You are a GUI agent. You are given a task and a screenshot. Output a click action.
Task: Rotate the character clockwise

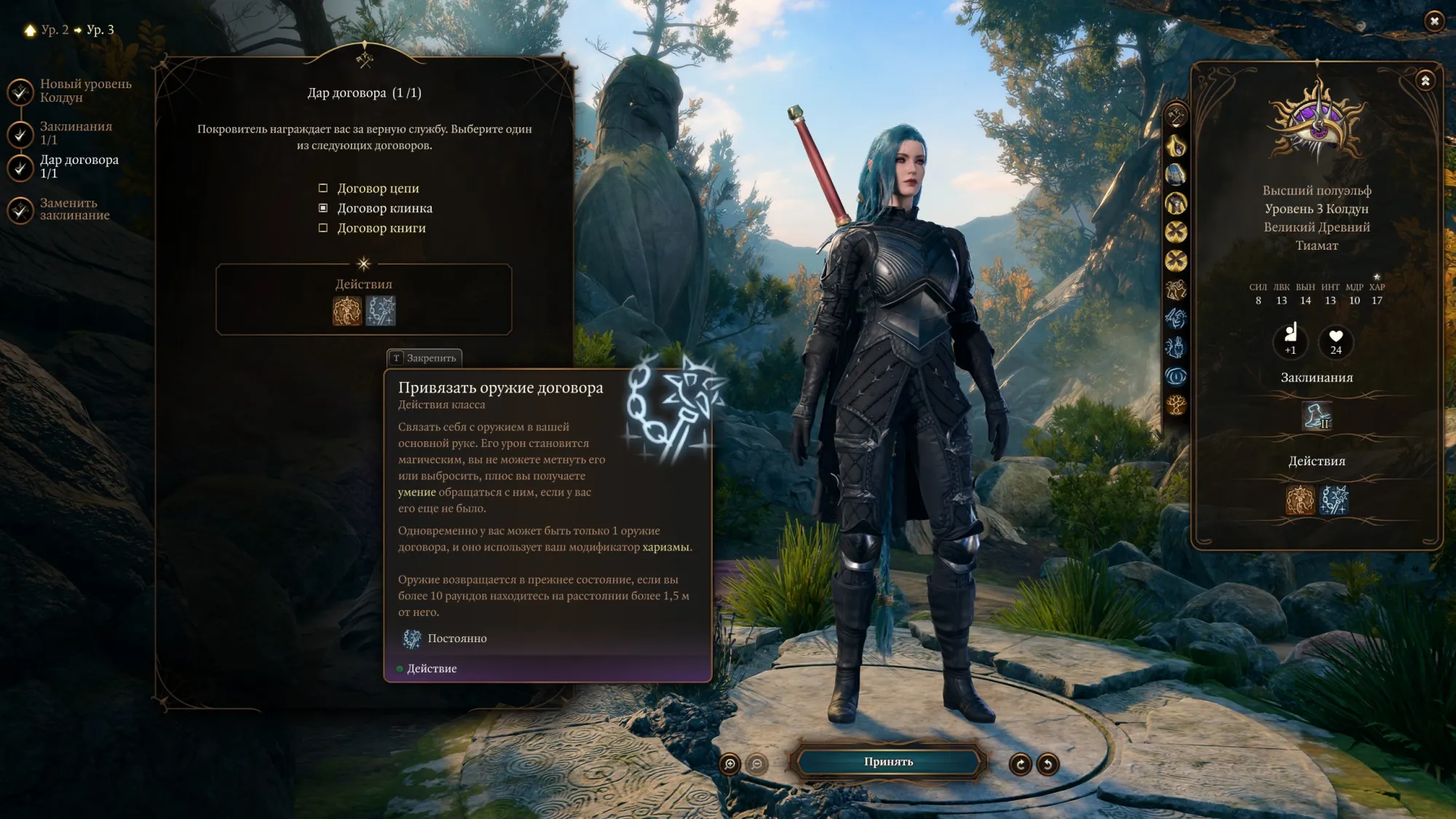(1020, 764)
